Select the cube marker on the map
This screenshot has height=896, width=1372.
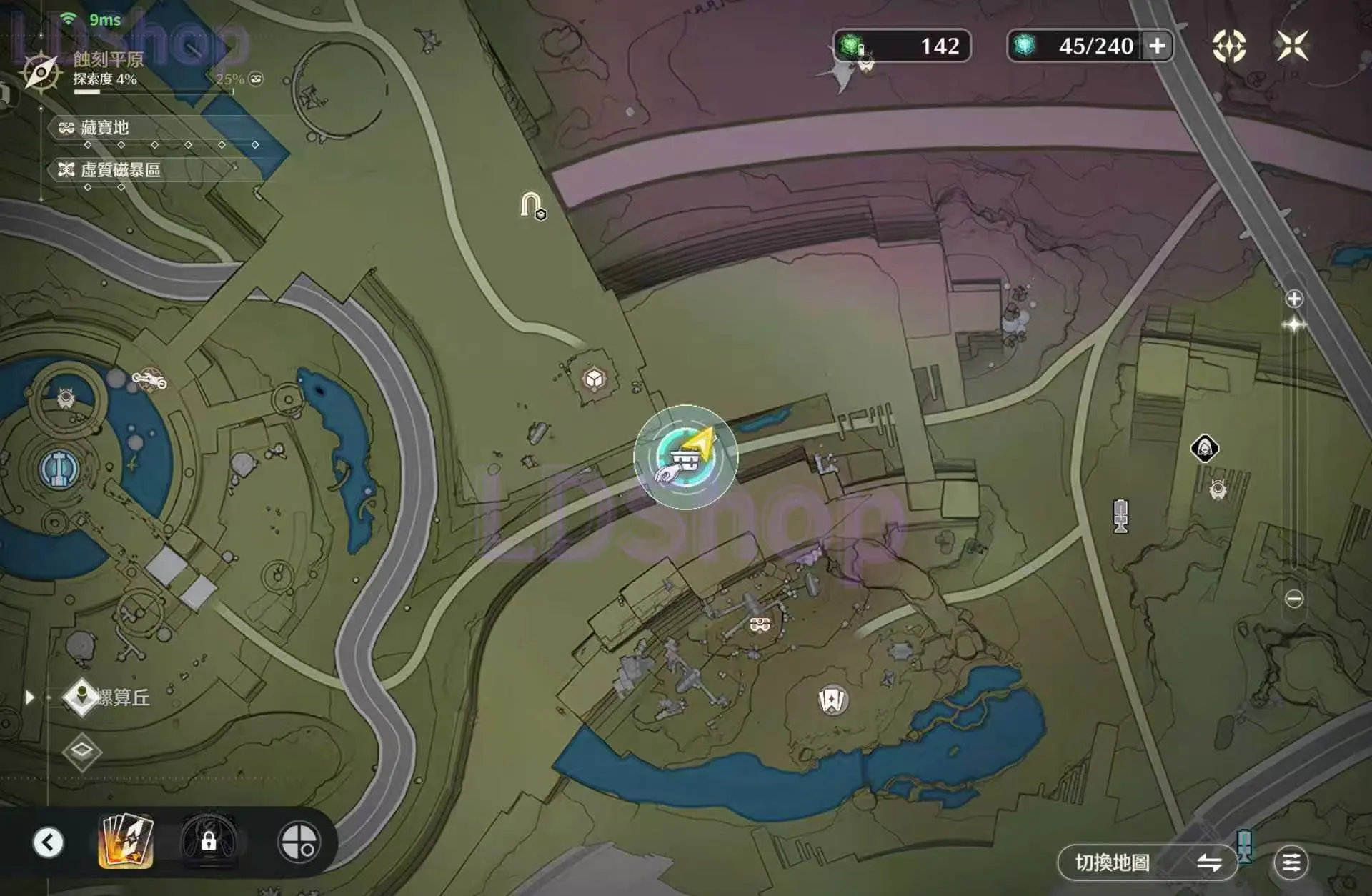click(x=594, y=379)
